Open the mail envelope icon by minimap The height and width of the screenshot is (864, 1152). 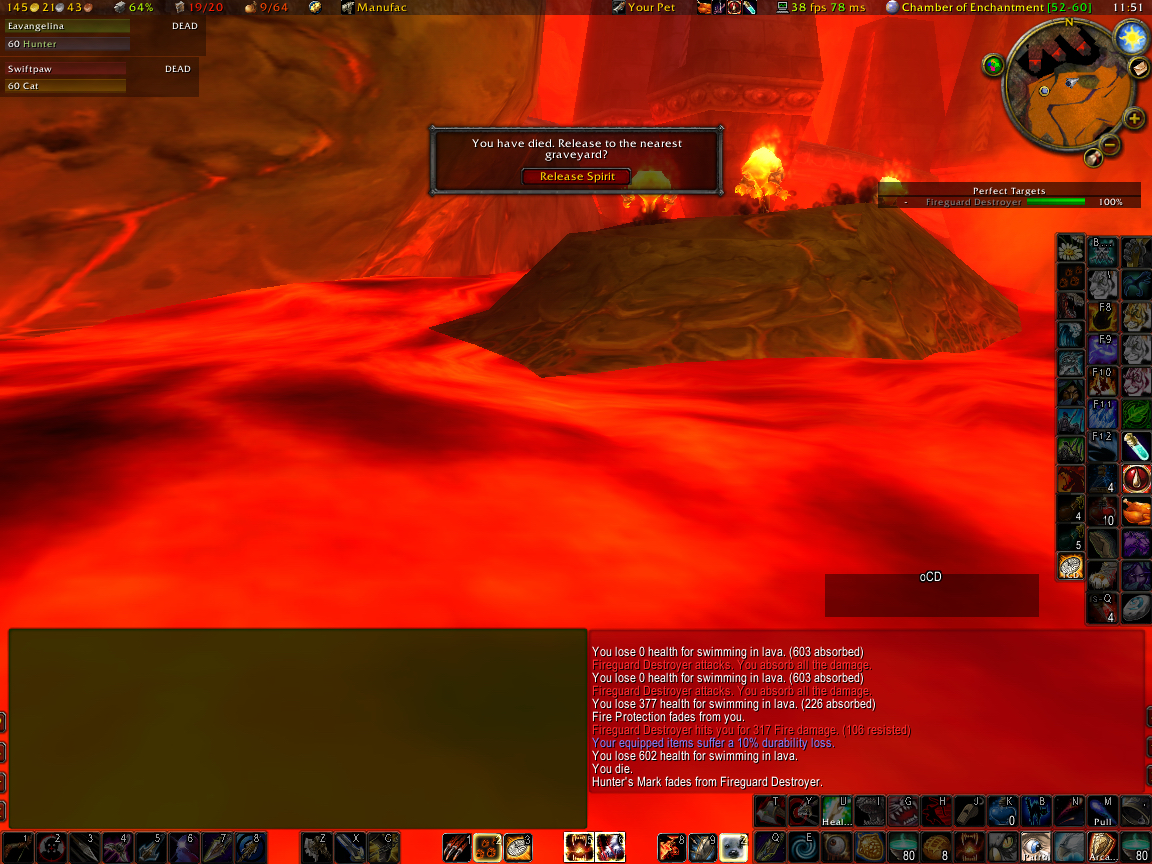pyautogui.click(x=1138, y=67)
